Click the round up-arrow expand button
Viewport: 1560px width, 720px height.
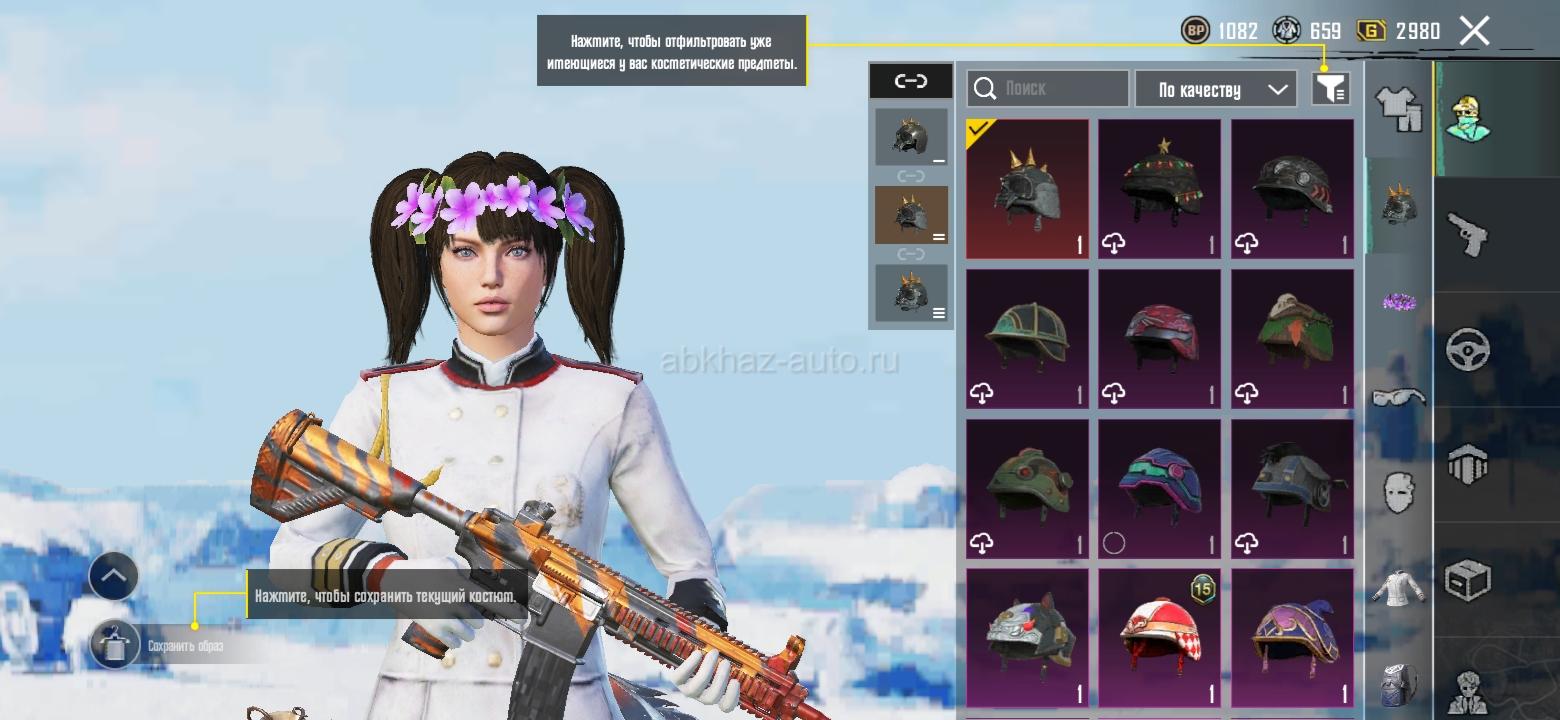pos(113,576)
